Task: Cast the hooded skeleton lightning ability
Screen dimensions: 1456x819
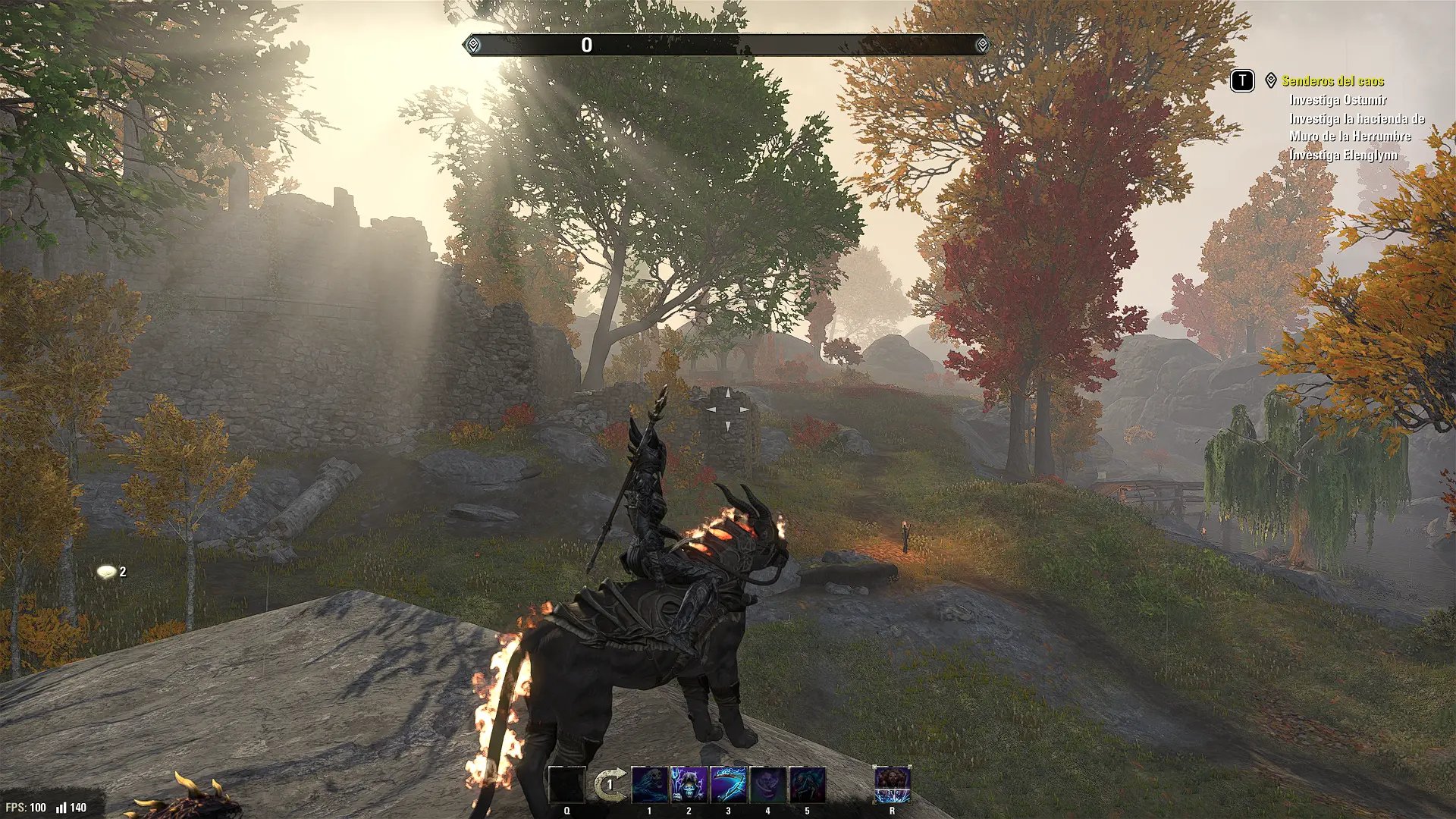Action: pos(689,785)
